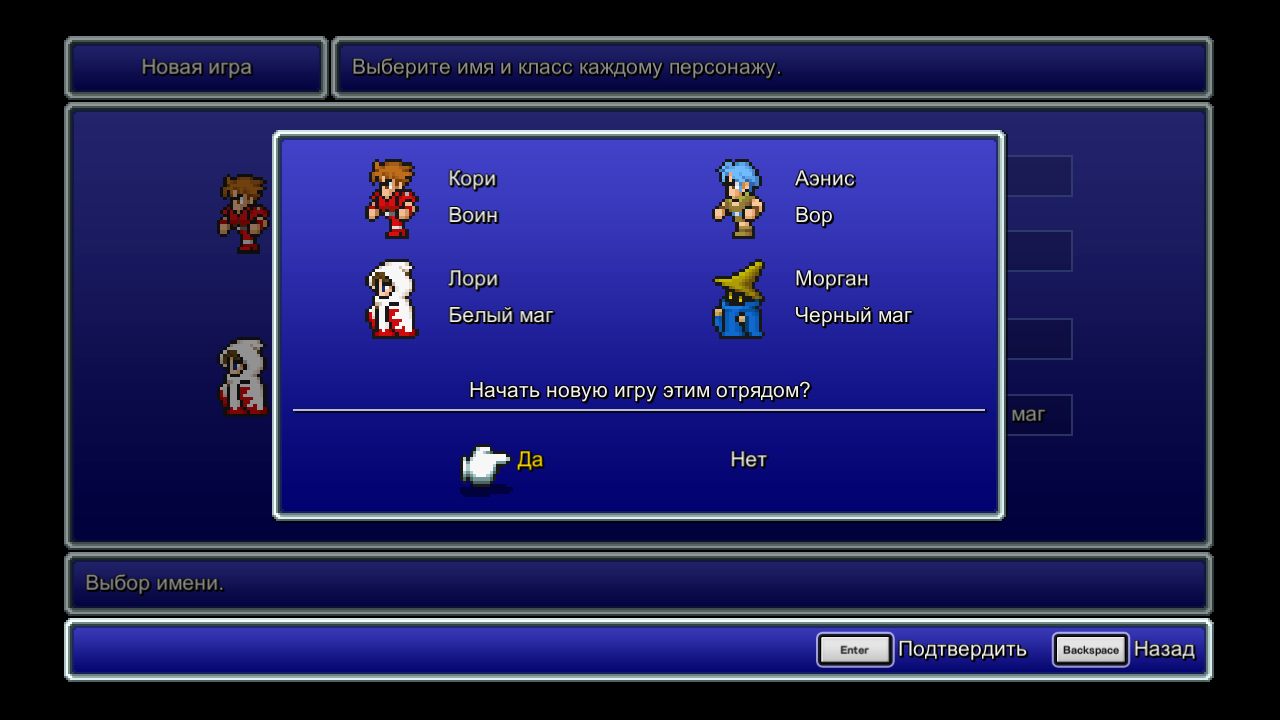Select the Новая игра tab
Image resolution: width=1280 pixels, height=720 pixels.
[195, 67]
